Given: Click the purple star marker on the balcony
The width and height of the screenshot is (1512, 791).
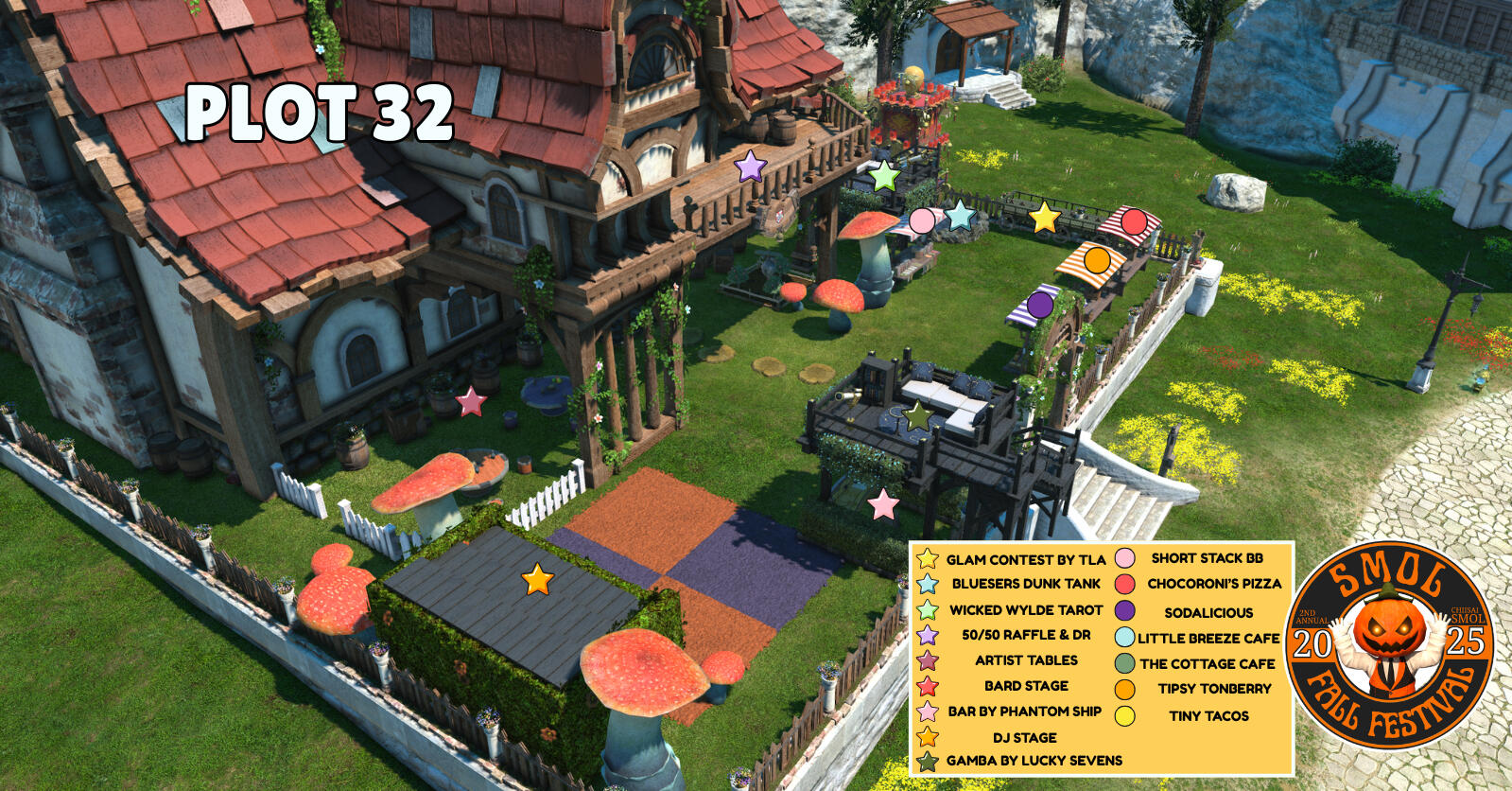Looking at the screenshot, I should coord(750,167).
